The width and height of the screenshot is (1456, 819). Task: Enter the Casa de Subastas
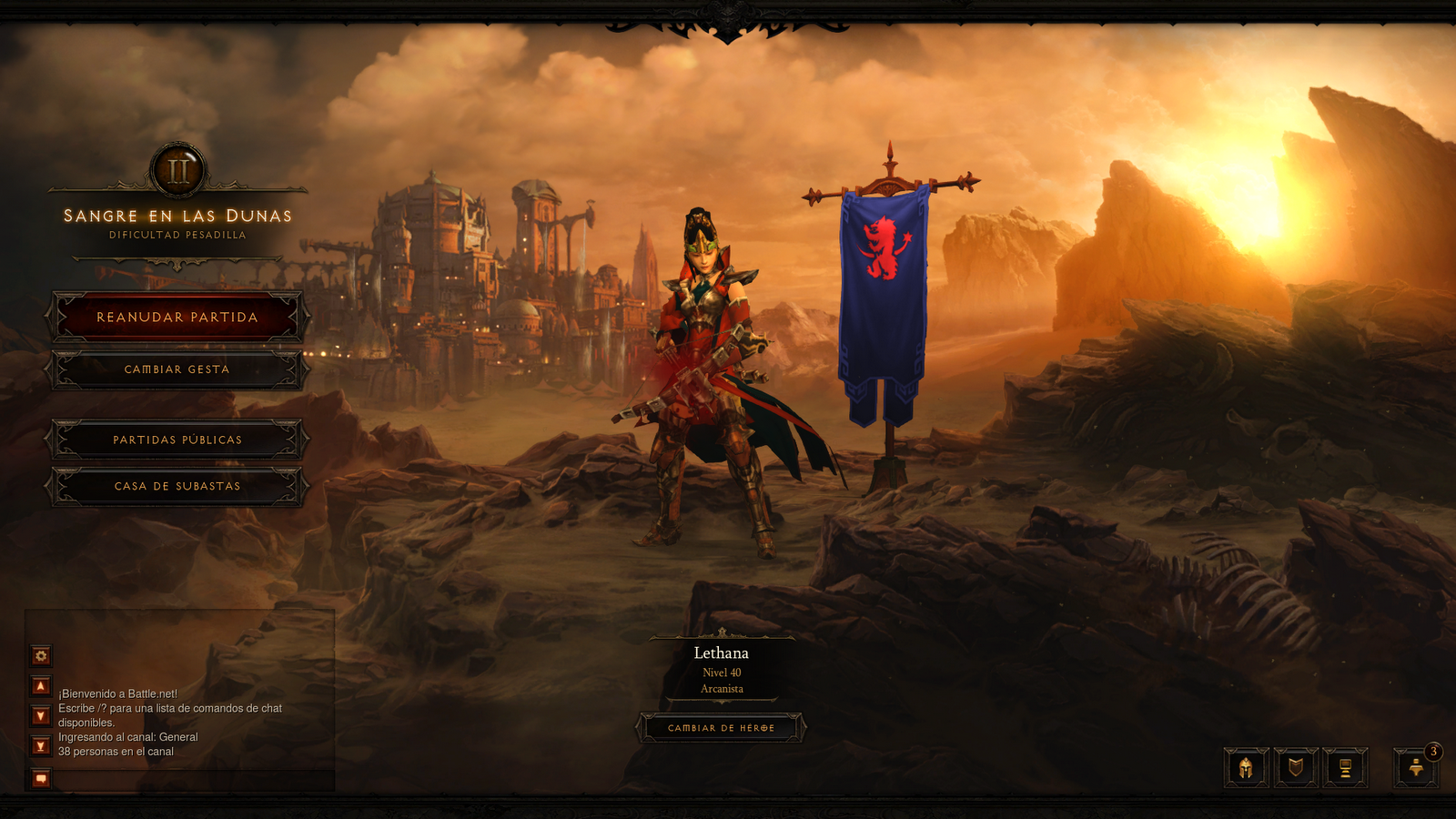click(177, 486)
